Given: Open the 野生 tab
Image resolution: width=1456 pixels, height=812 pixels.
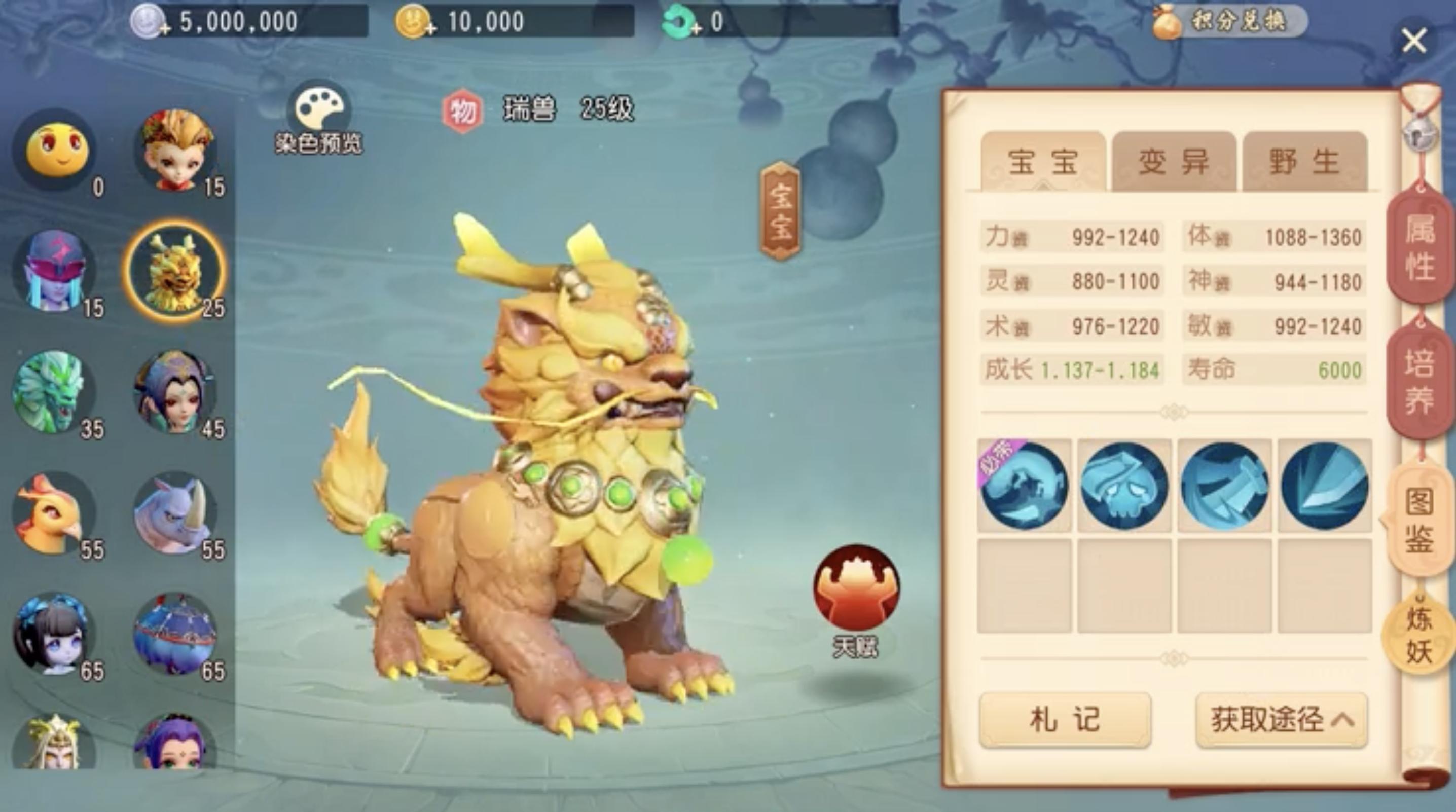Looking at the screenshot, I should pos(1303,162).
